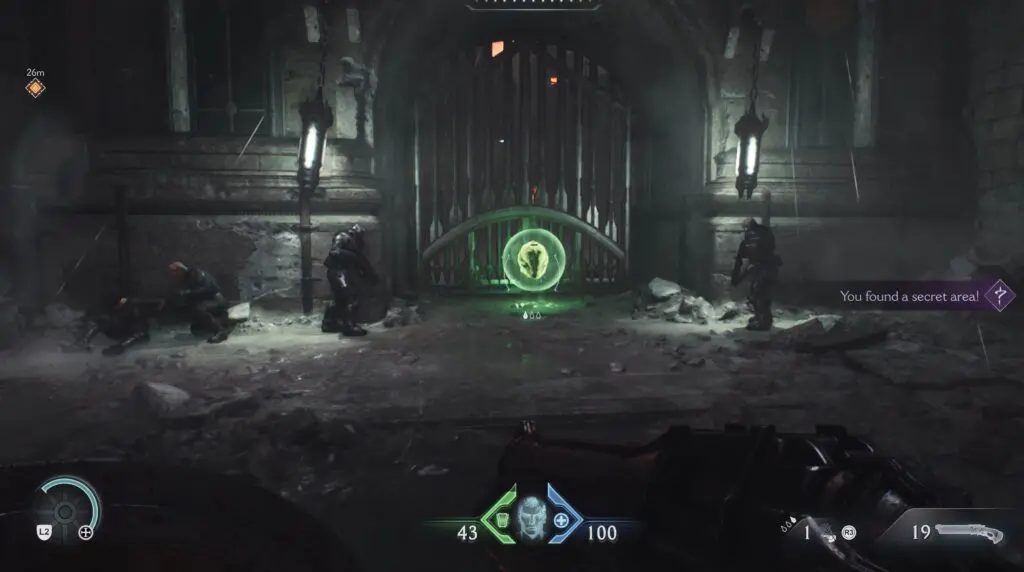
Task: Click the orange objective distance marker
Action: click(x=35, y=89)
